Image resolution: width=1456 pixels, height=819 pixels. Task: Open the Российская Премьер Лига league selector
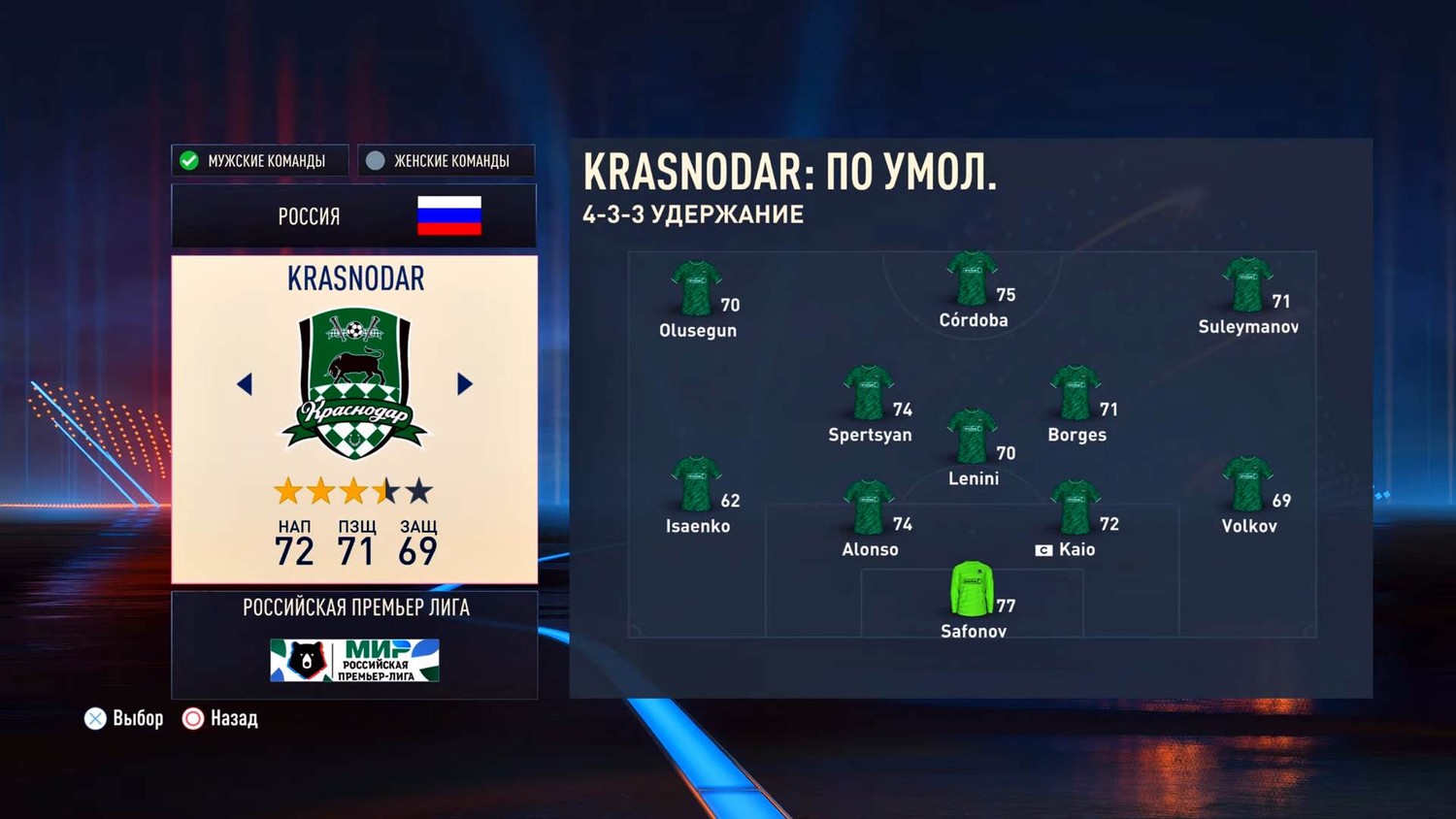[x=354, y=644]
